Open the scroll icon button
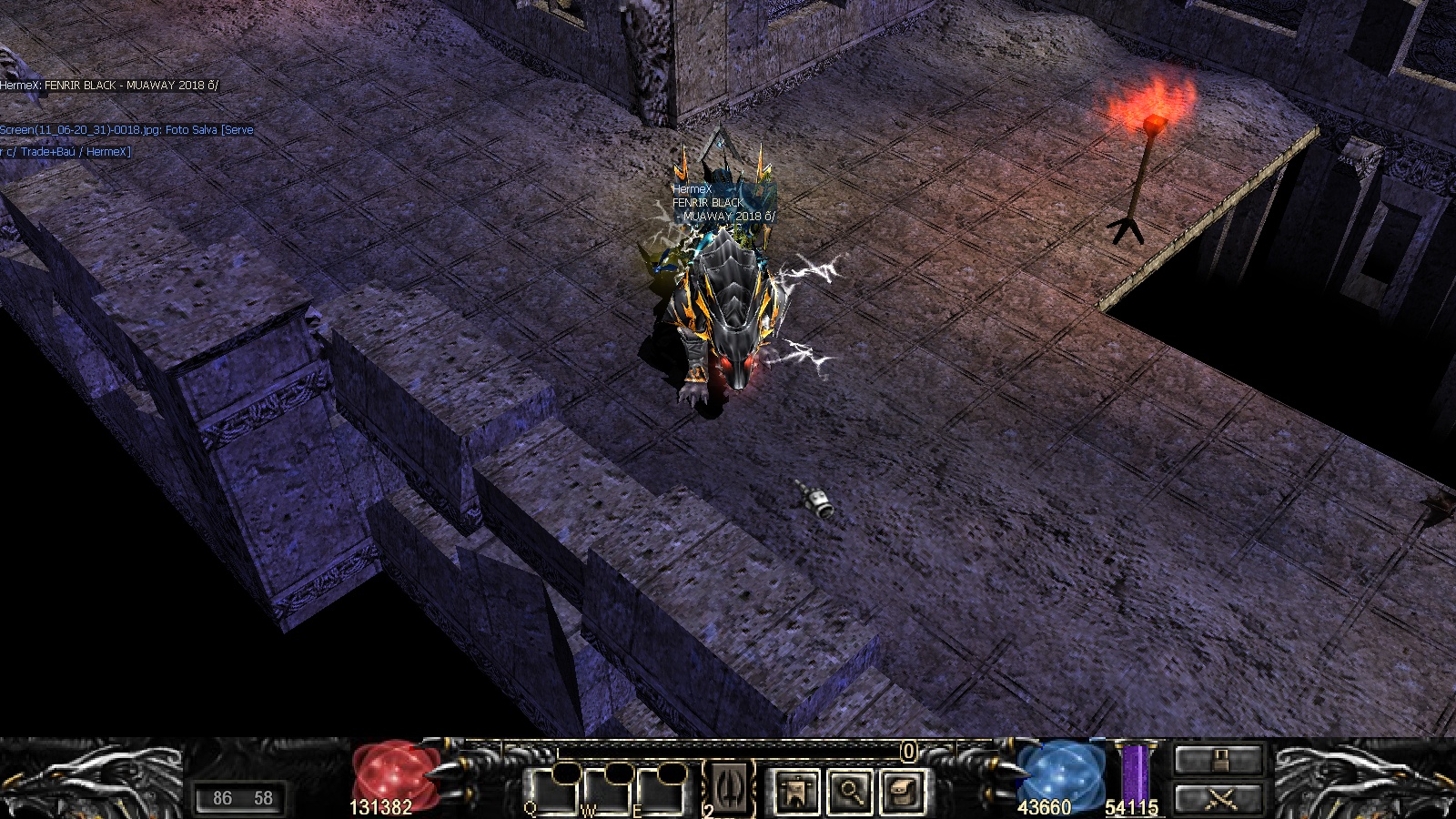 click(x=901, y=791)
